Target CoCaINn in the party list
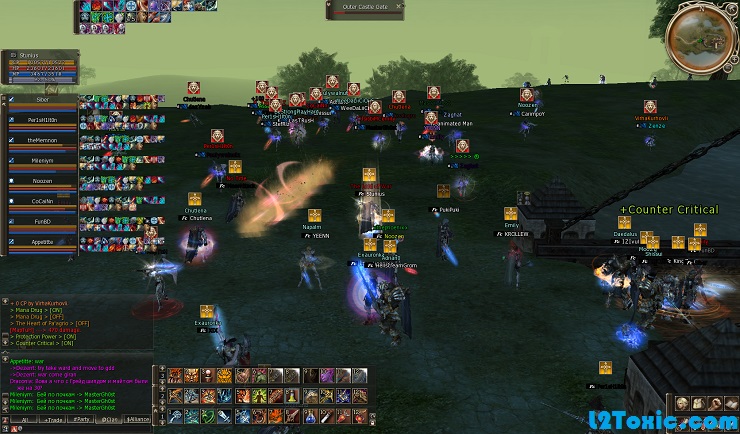The image size is (740, 434). coord(42,201)
